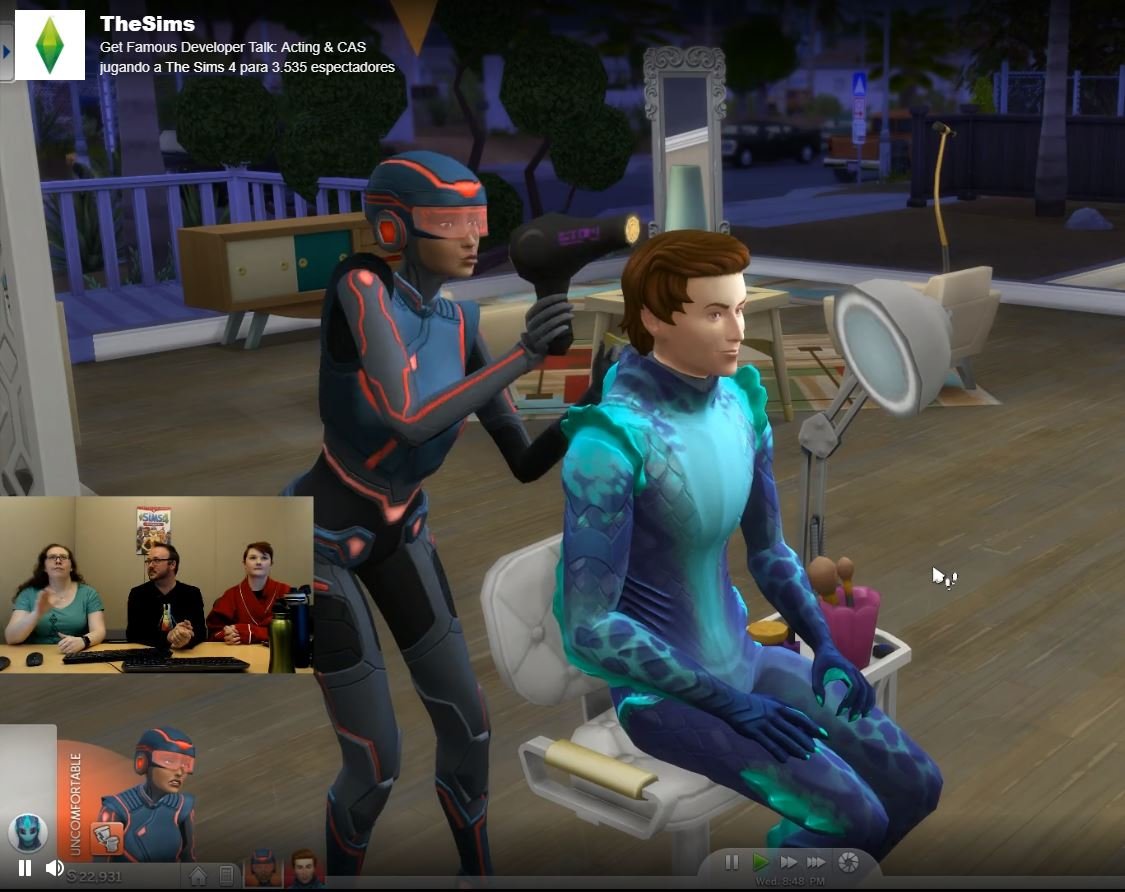Open the camera shutter screenshot button
Viewport: 1125px width, 892px height.
tap(848, 862)
